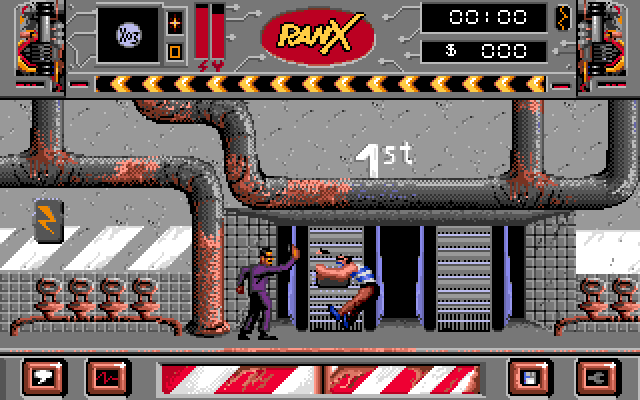Click the square button below the plus

(x=174, y=51)
